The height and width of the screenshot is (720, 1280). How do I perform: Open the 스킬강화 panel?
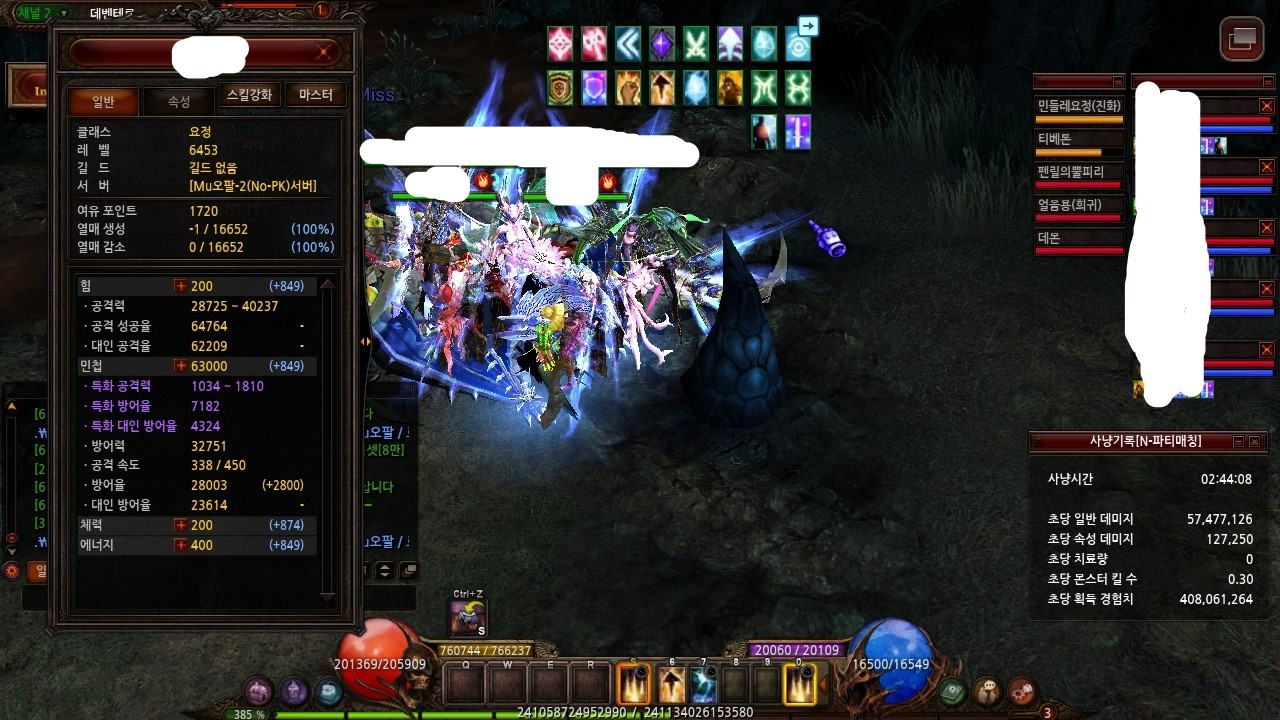pyautogui.click(x=249, y=95)
